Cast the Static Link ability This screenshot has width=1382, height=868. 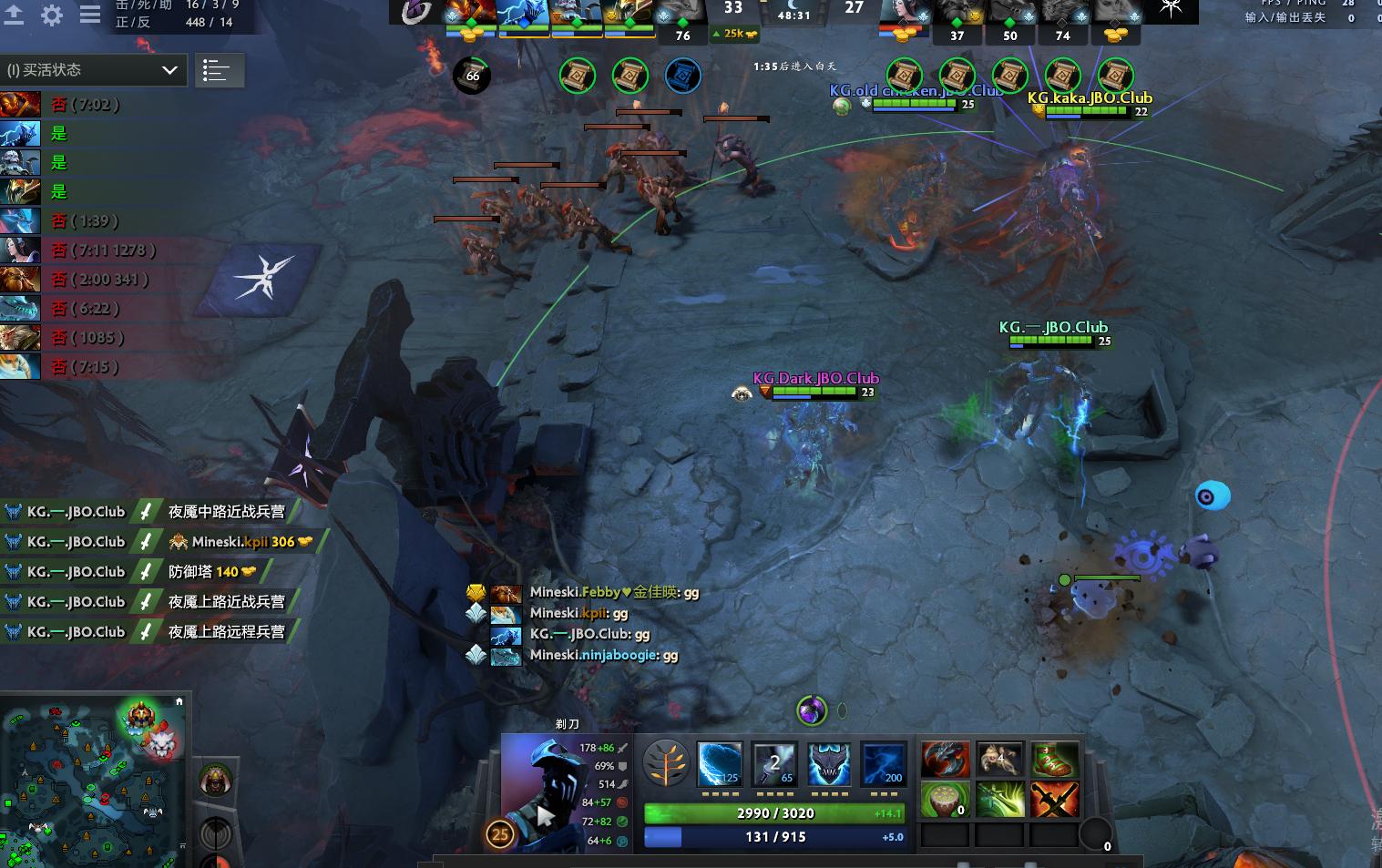(x=773, y=763)
